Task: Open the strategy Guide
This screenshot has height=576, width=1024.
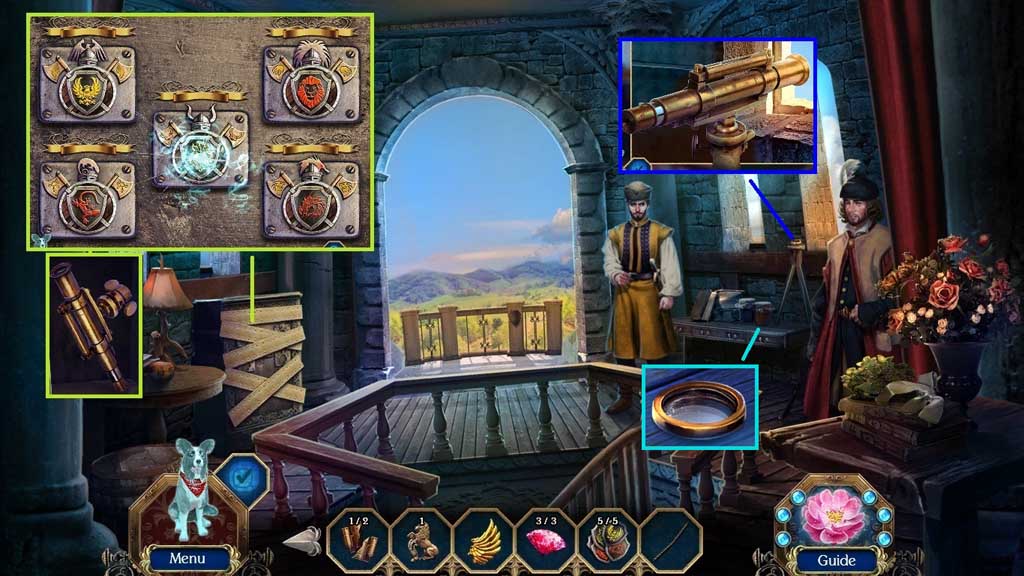Action: pos(834,559)
